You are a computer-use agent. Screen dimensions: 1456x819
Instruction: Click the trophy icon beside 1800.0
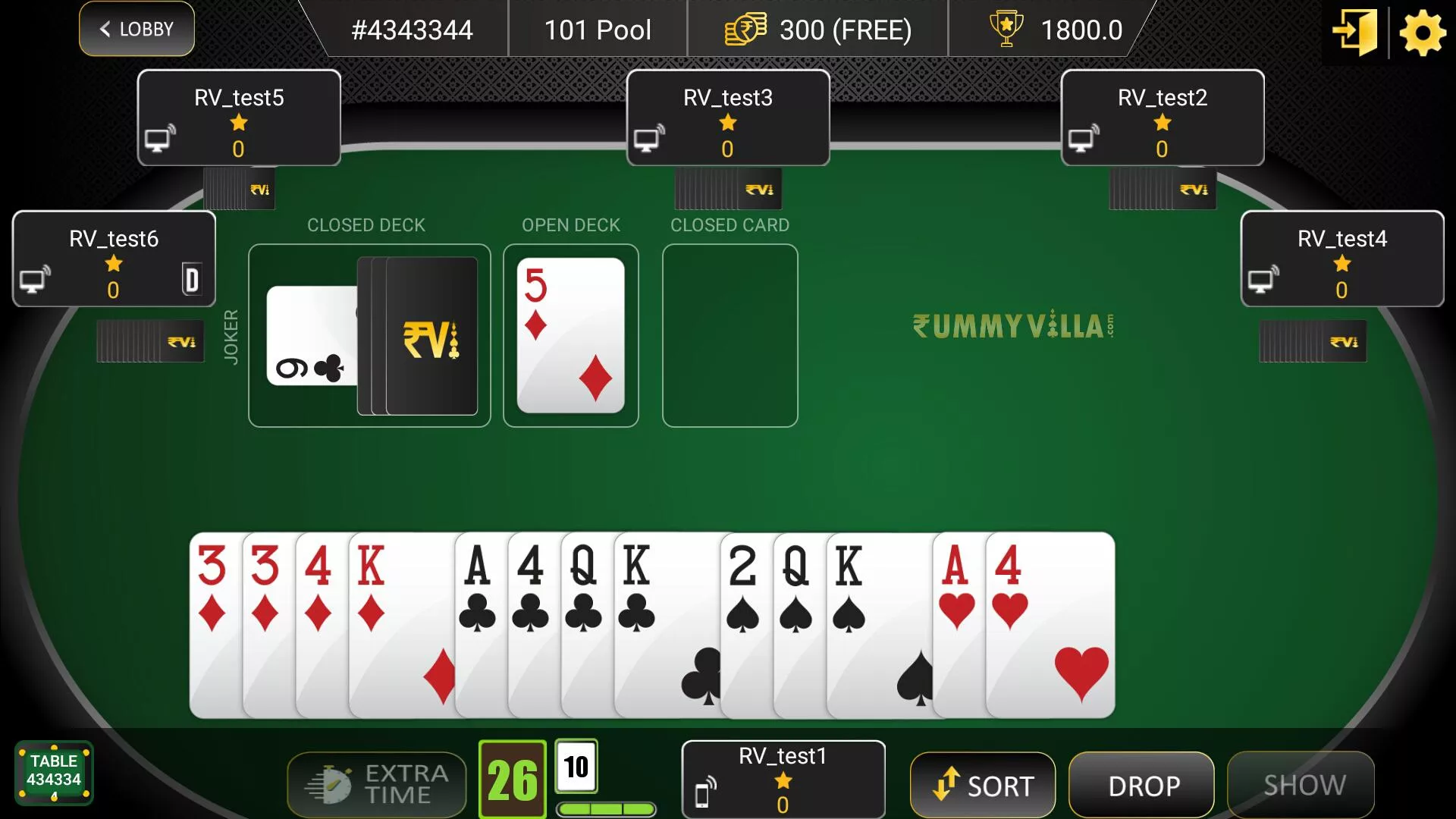coord(1005,29)
